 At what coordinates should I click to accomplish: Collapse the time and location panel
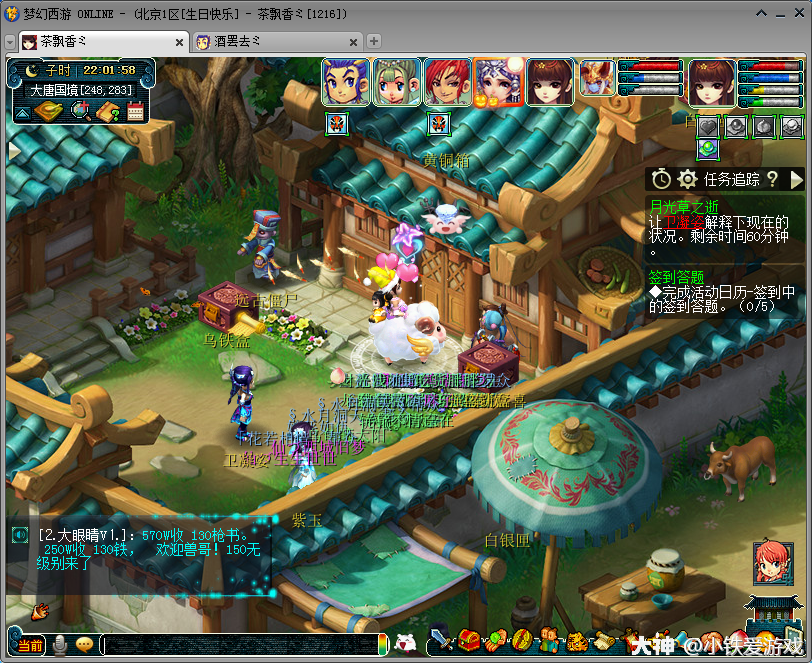[21, 113]
